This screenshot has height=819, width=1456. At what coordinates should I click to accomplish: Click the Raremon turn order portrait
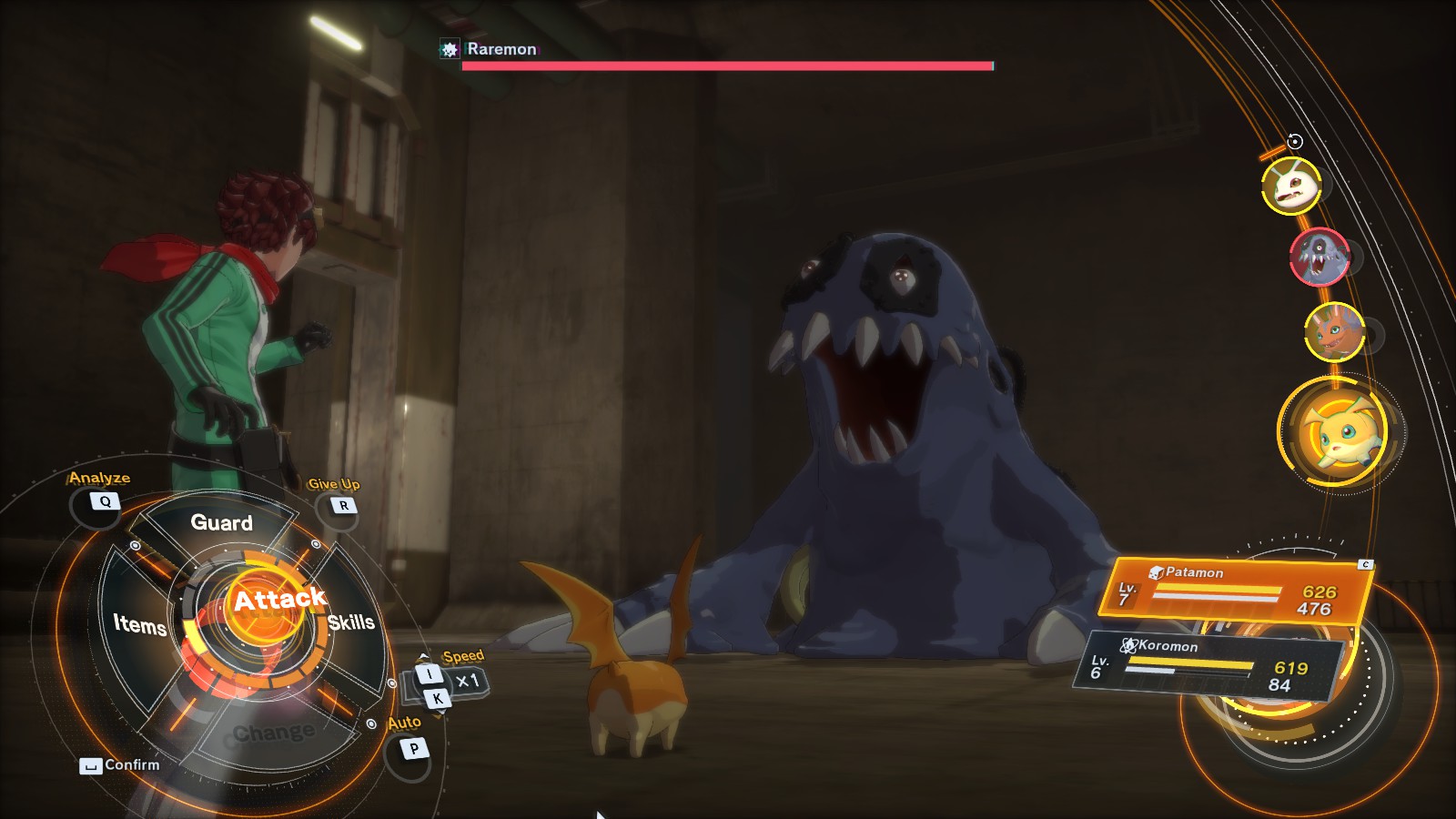pyautogui.click(x=1319, y=258)
